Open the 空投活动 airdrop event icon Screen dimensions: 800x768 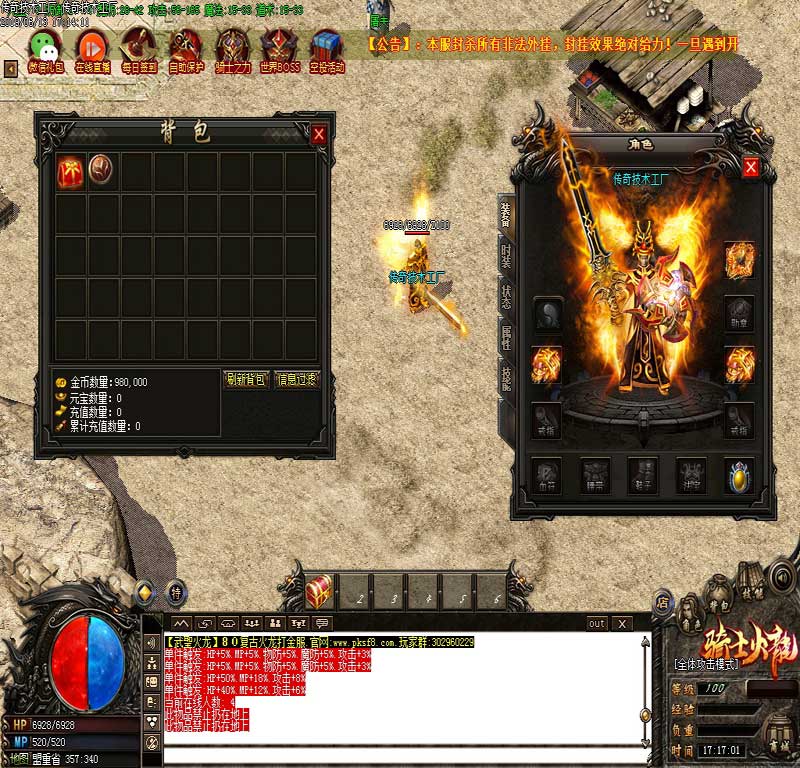[326, 47]
